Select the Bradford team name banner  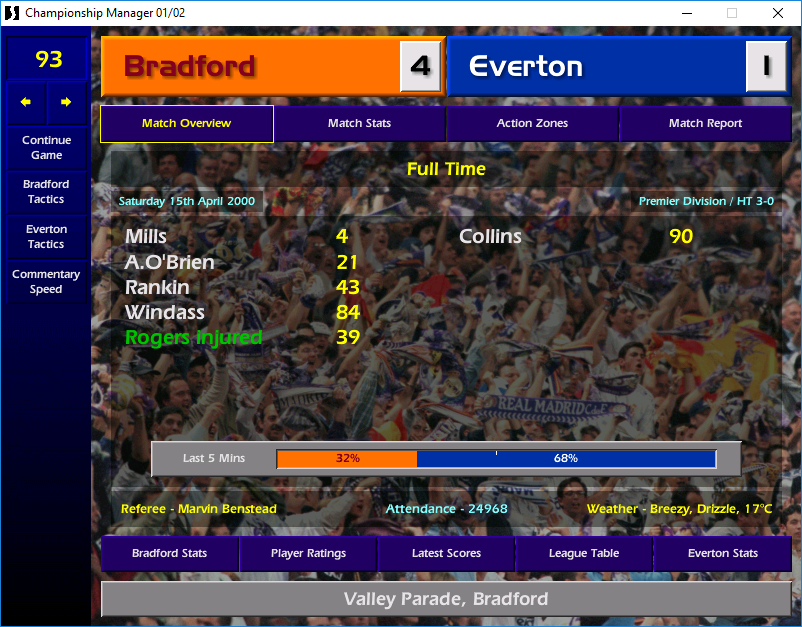point(250,67)
